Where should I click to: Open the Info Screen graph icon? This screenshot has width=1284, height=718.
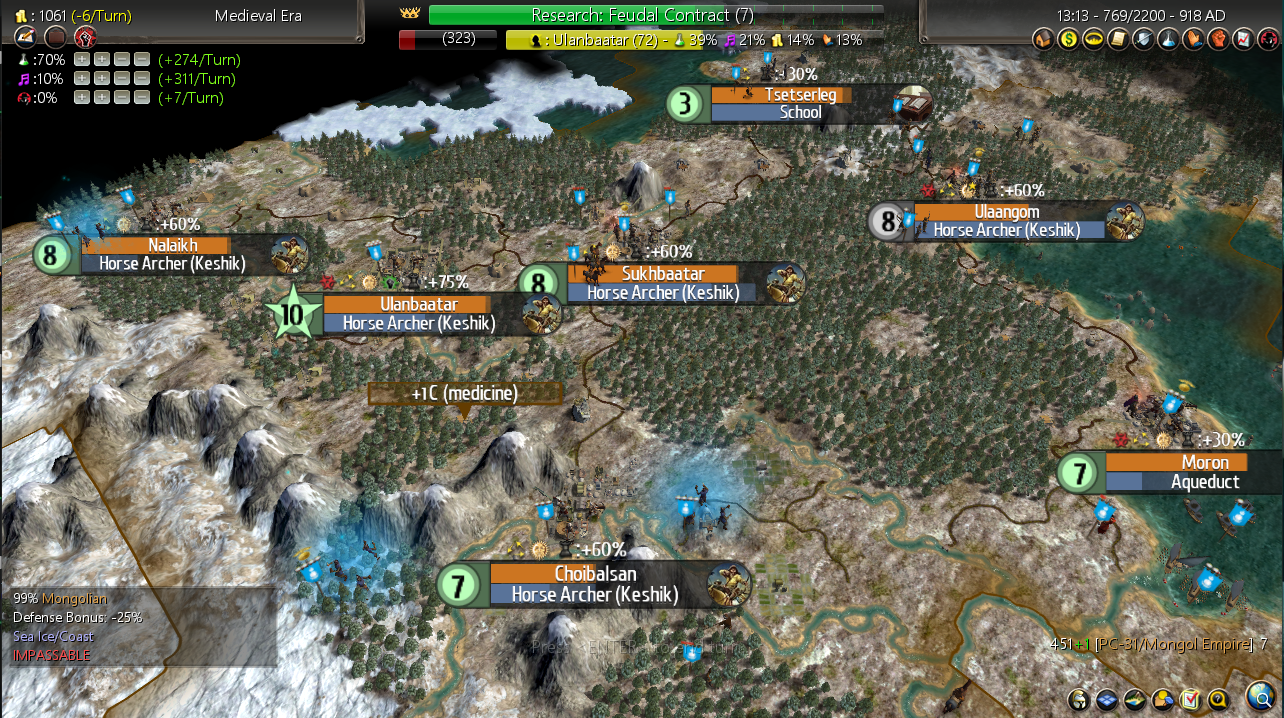tap(1241, 40)
